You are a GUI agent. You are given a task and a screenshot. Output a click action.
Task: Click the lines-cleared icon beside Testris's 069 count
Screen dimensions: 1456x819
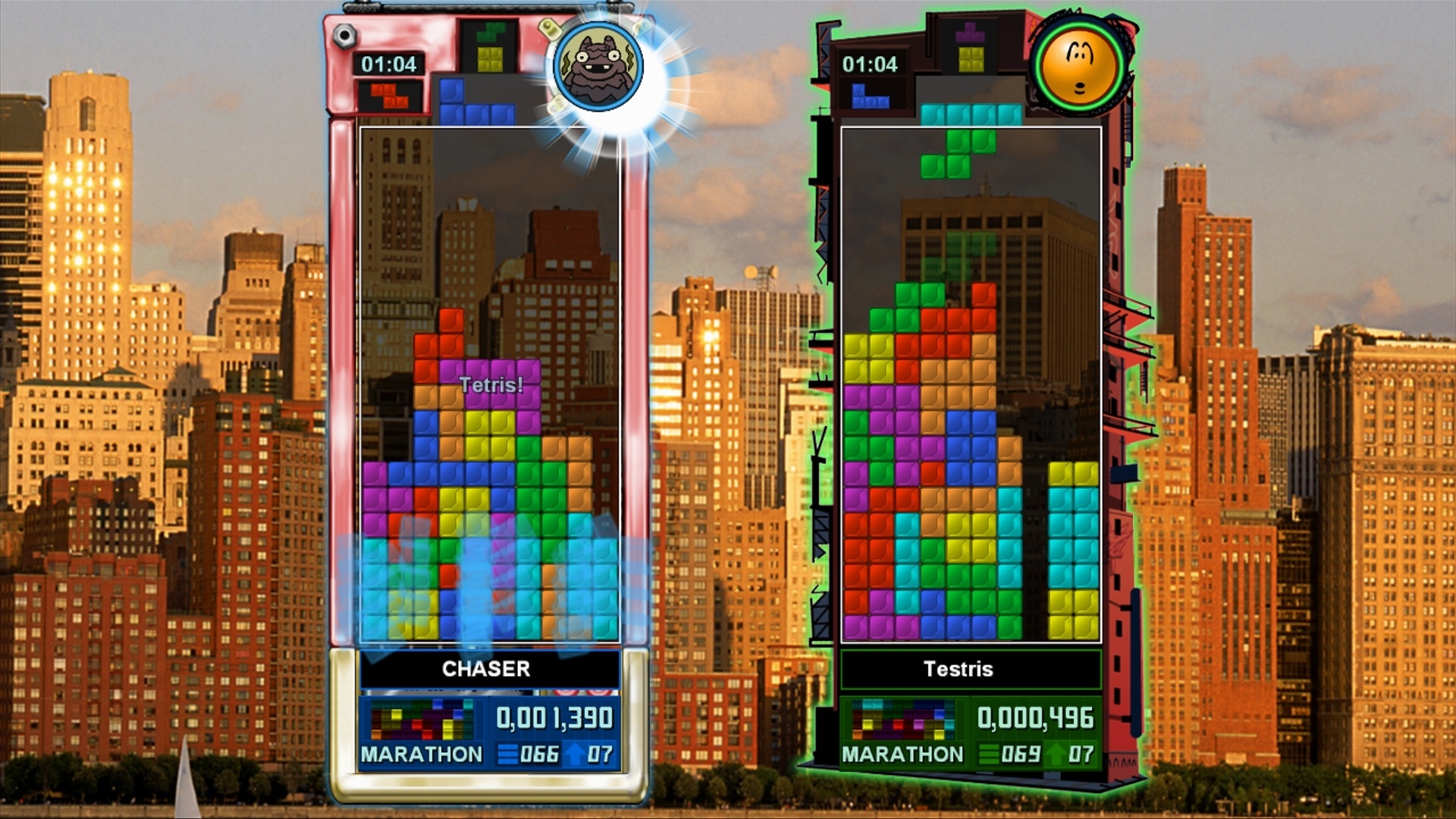click(x=989, y=755)
